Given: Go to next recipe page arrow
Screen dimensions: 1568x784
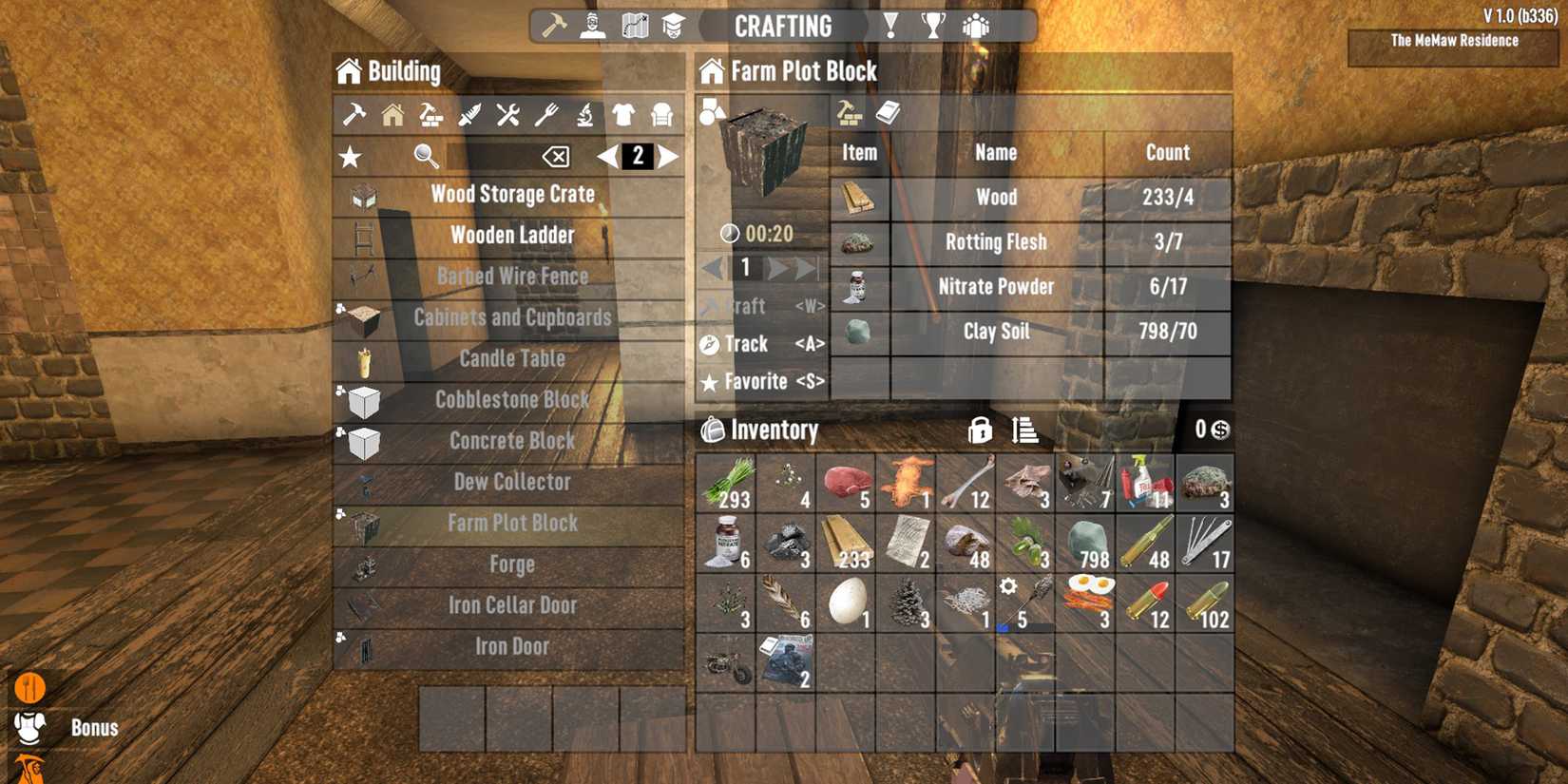Looking at the screenshot, I should coord(668,156).
